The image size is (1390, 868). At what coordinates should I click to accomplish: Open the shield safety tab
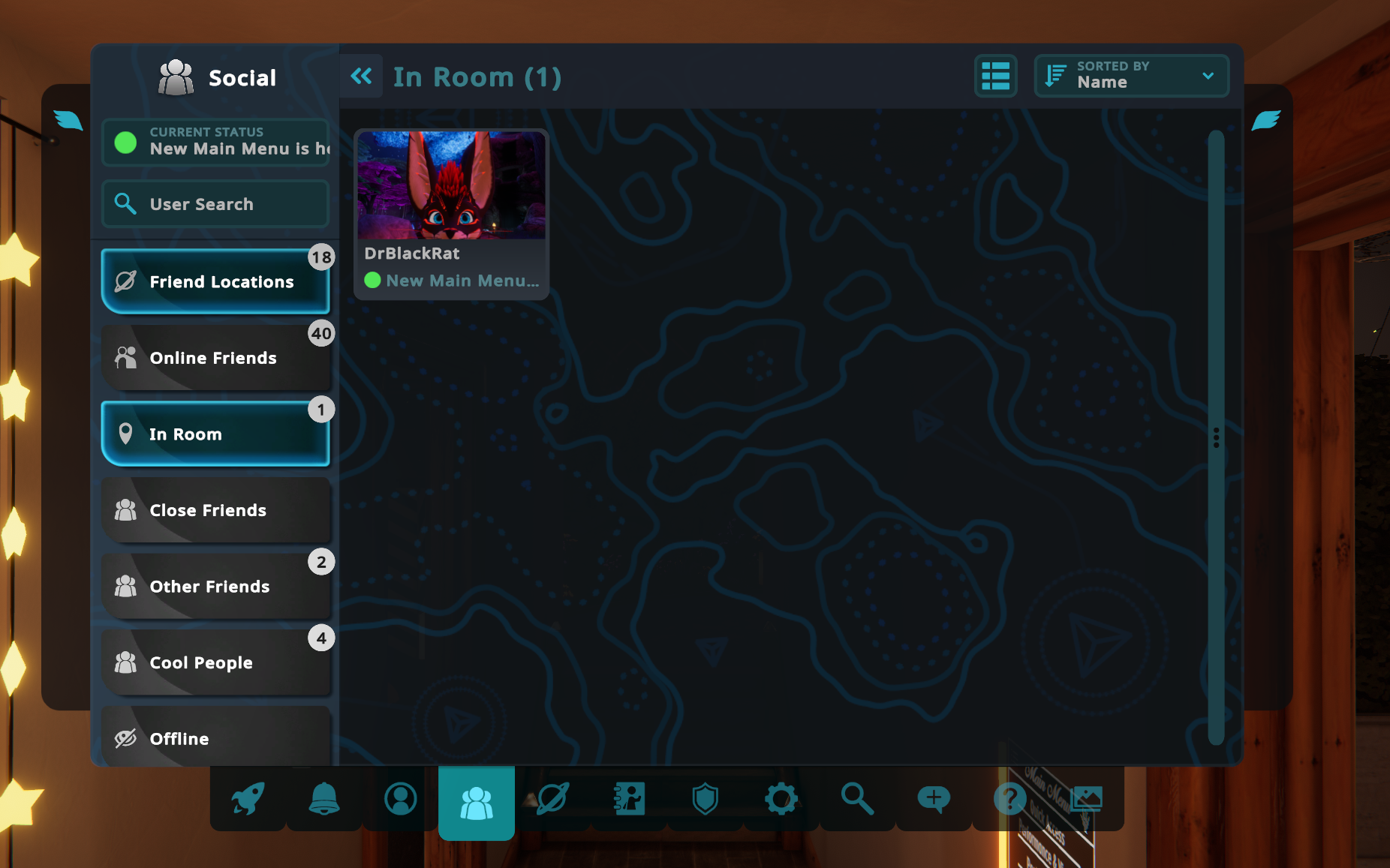click(x=706, y=798)
